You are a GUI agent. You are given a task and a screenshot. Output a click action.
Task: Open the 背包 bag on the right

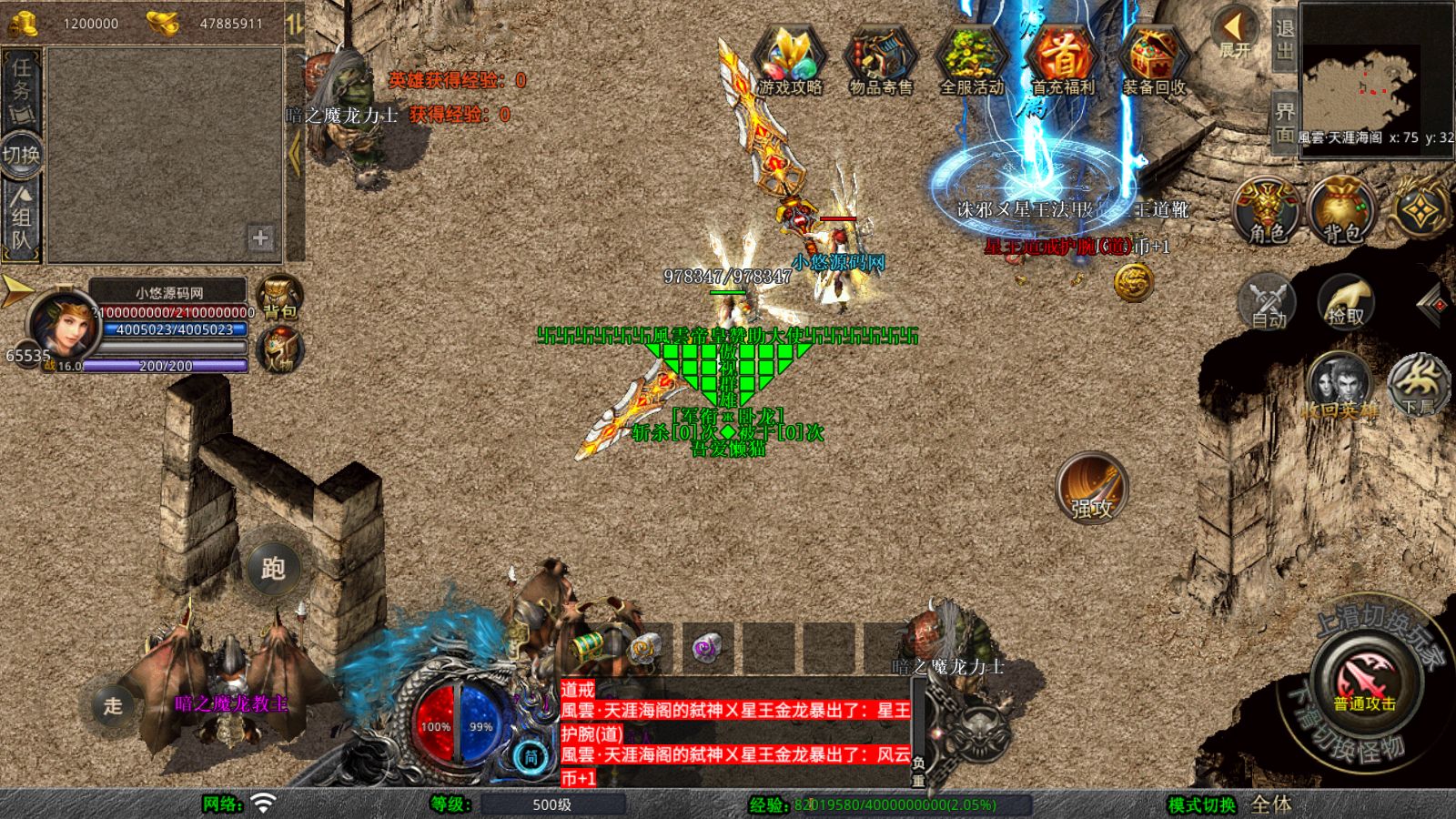(1342, 211)
